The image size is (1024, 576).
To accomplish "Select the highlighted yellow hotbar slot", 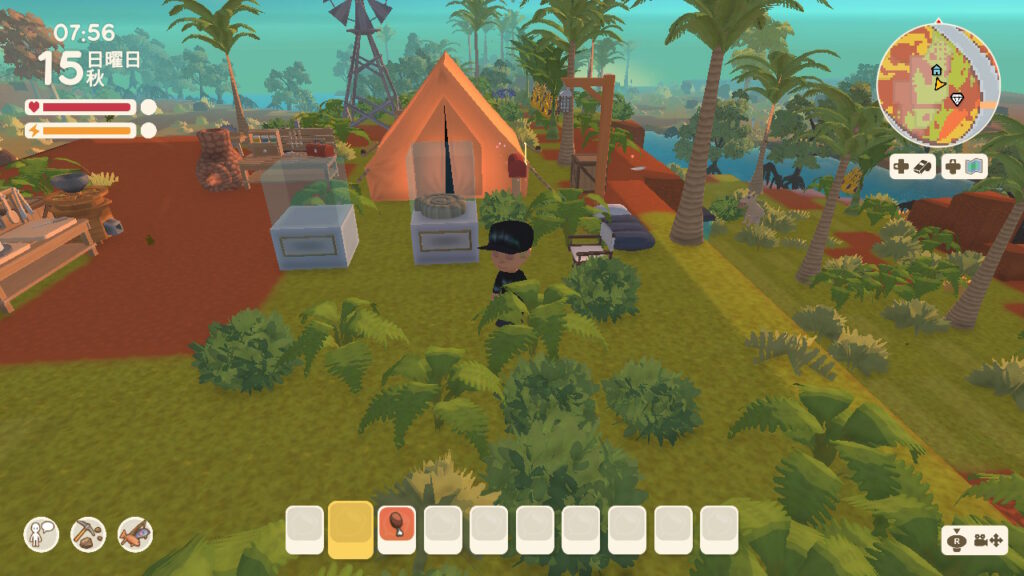I will pyautogui.click(x=350, y=528).
